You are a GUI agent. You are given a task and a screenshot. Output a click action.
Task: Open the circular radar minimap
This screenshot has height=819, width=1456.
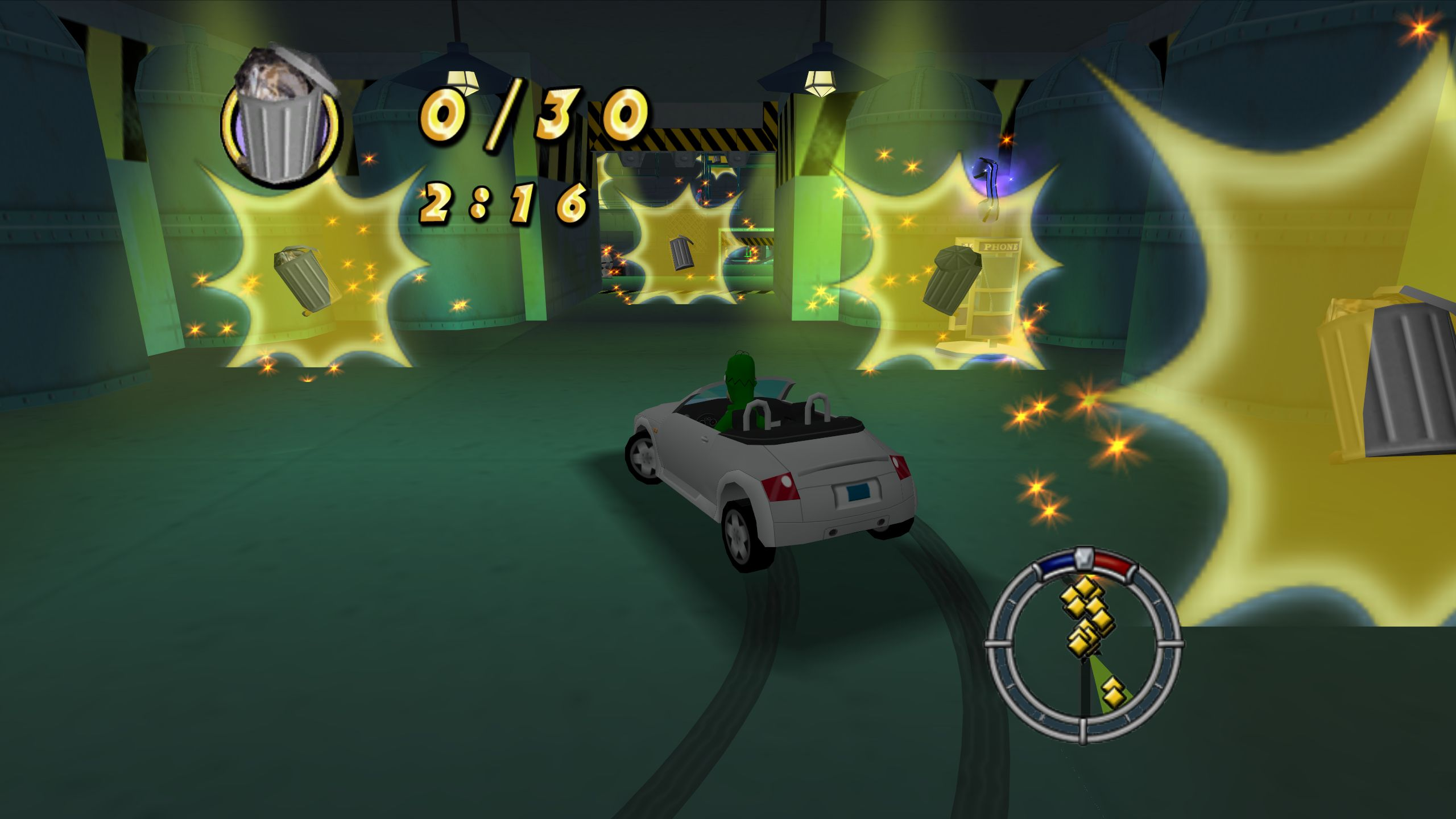pyautogui.click(x=1083, y=647)
